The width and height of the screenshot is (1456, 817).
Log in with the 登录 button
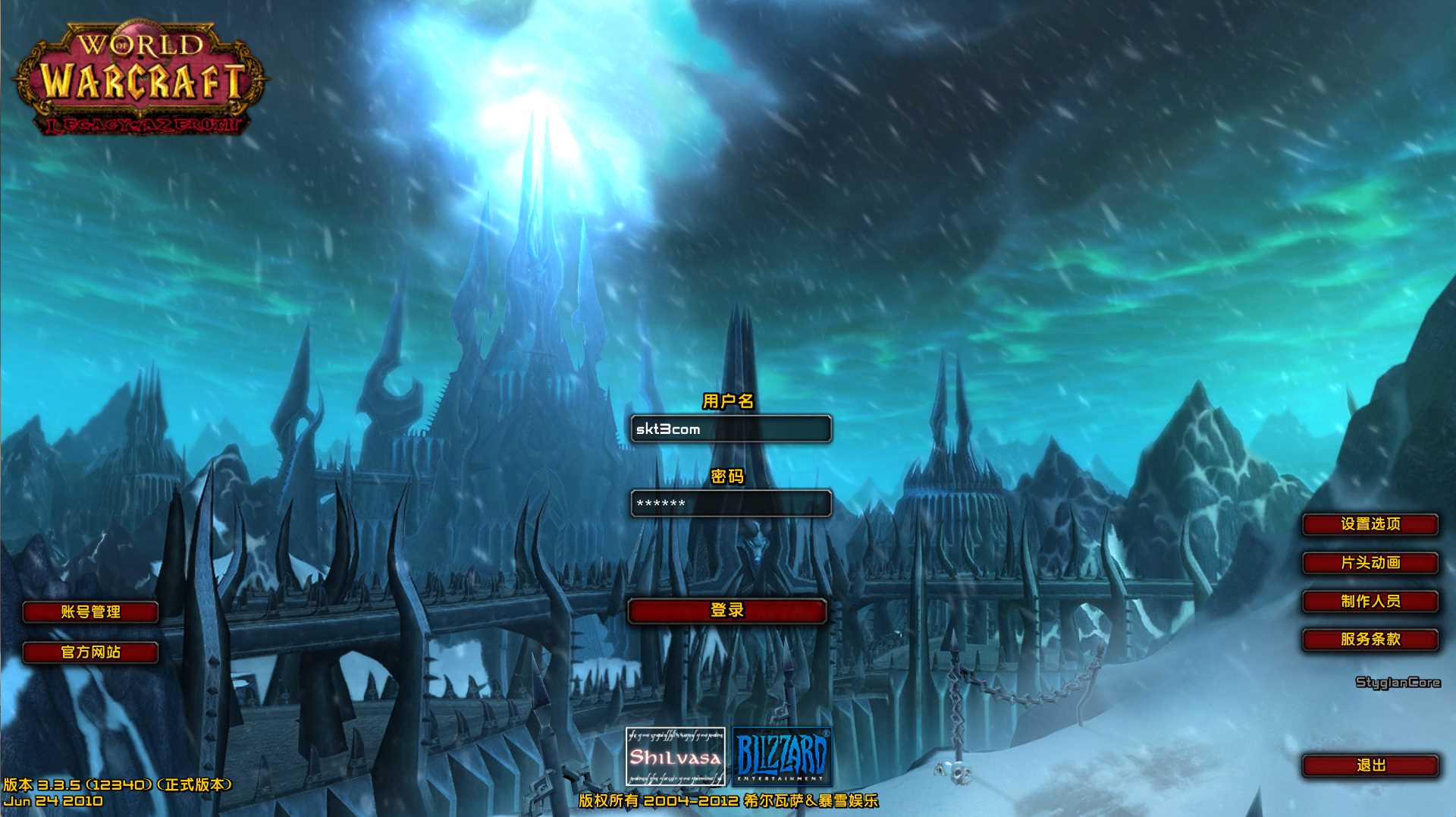coord(726,611)
